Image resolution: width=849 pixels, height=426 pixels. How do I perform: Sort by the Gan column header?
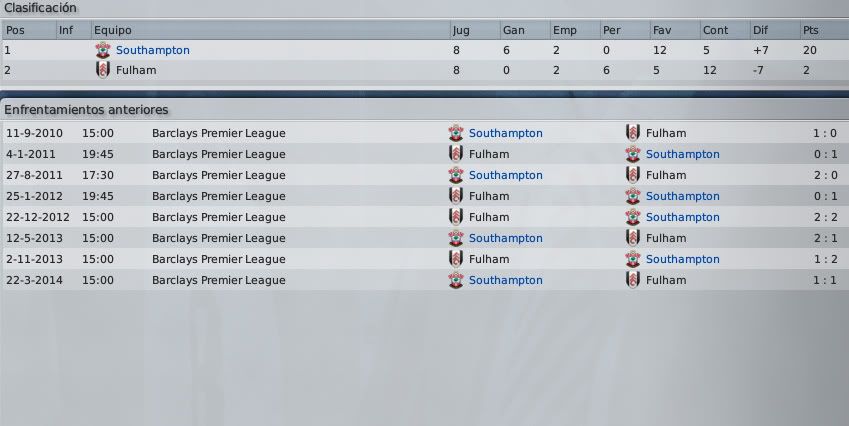(x=511, y=30)
